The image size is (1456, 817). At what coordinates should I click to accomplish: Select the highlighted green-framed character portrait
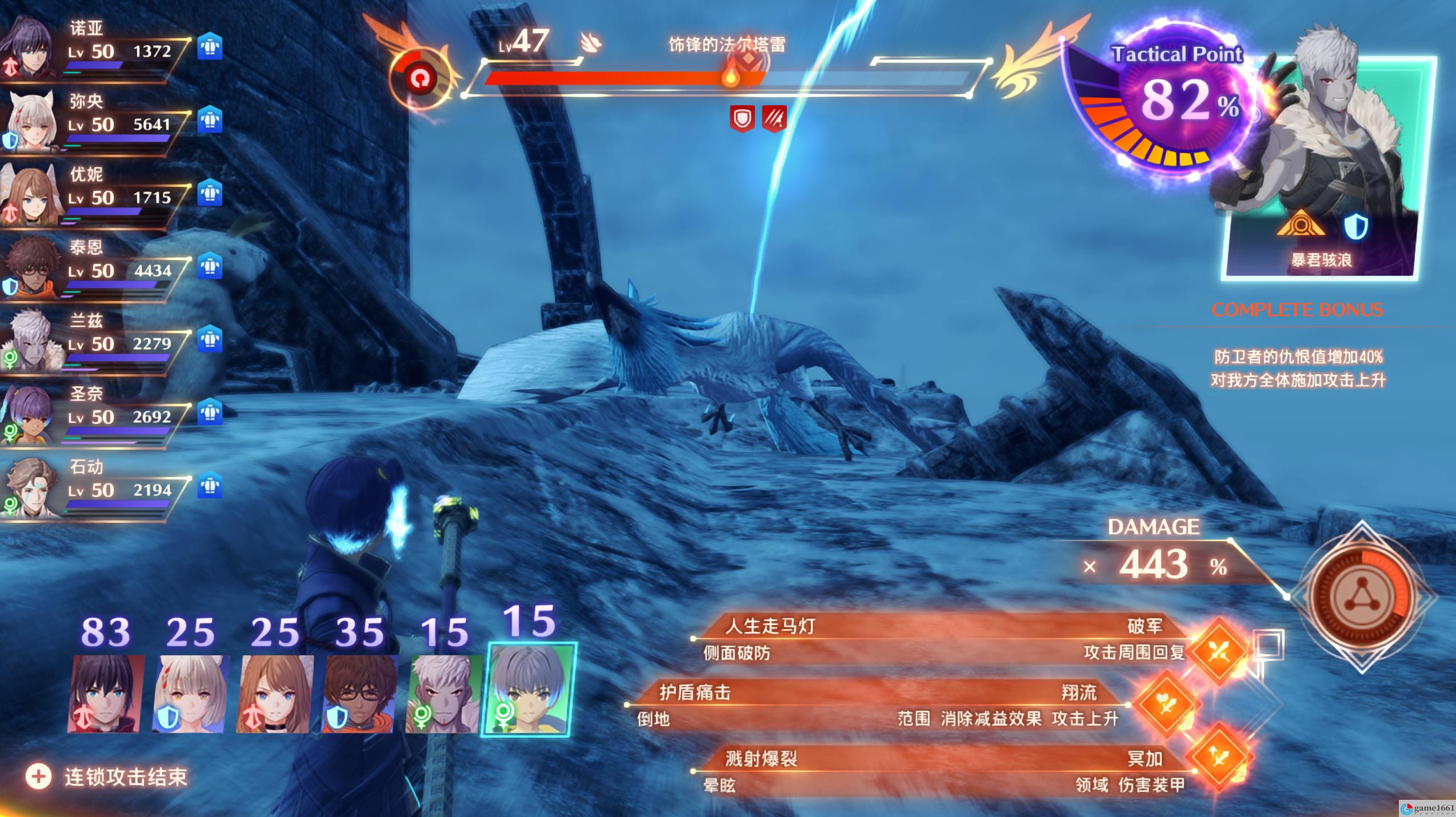click(x=529, y=689)
